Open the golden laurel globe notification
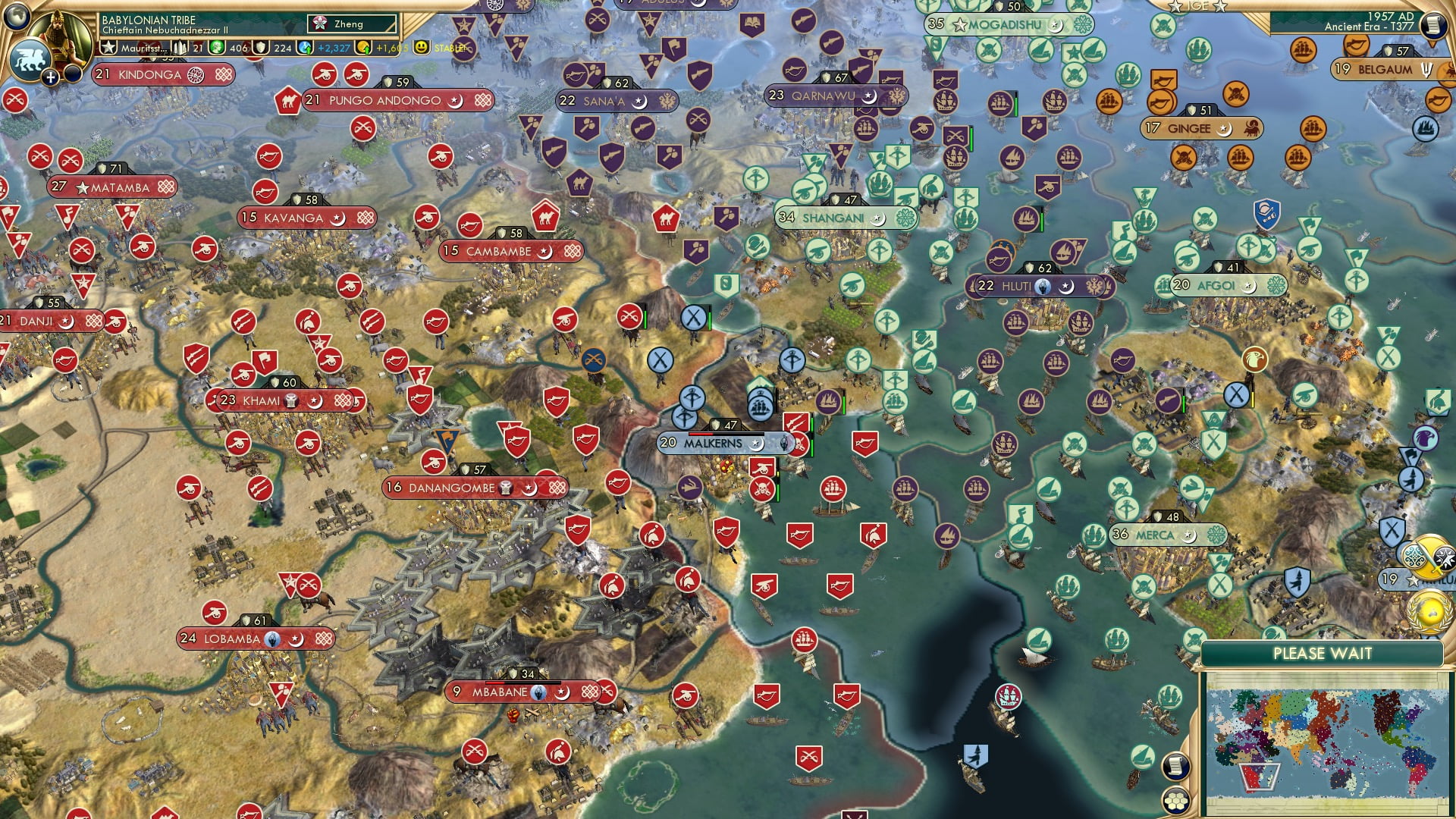This screenshot has width=1456, height=819. pos(1429,610)
